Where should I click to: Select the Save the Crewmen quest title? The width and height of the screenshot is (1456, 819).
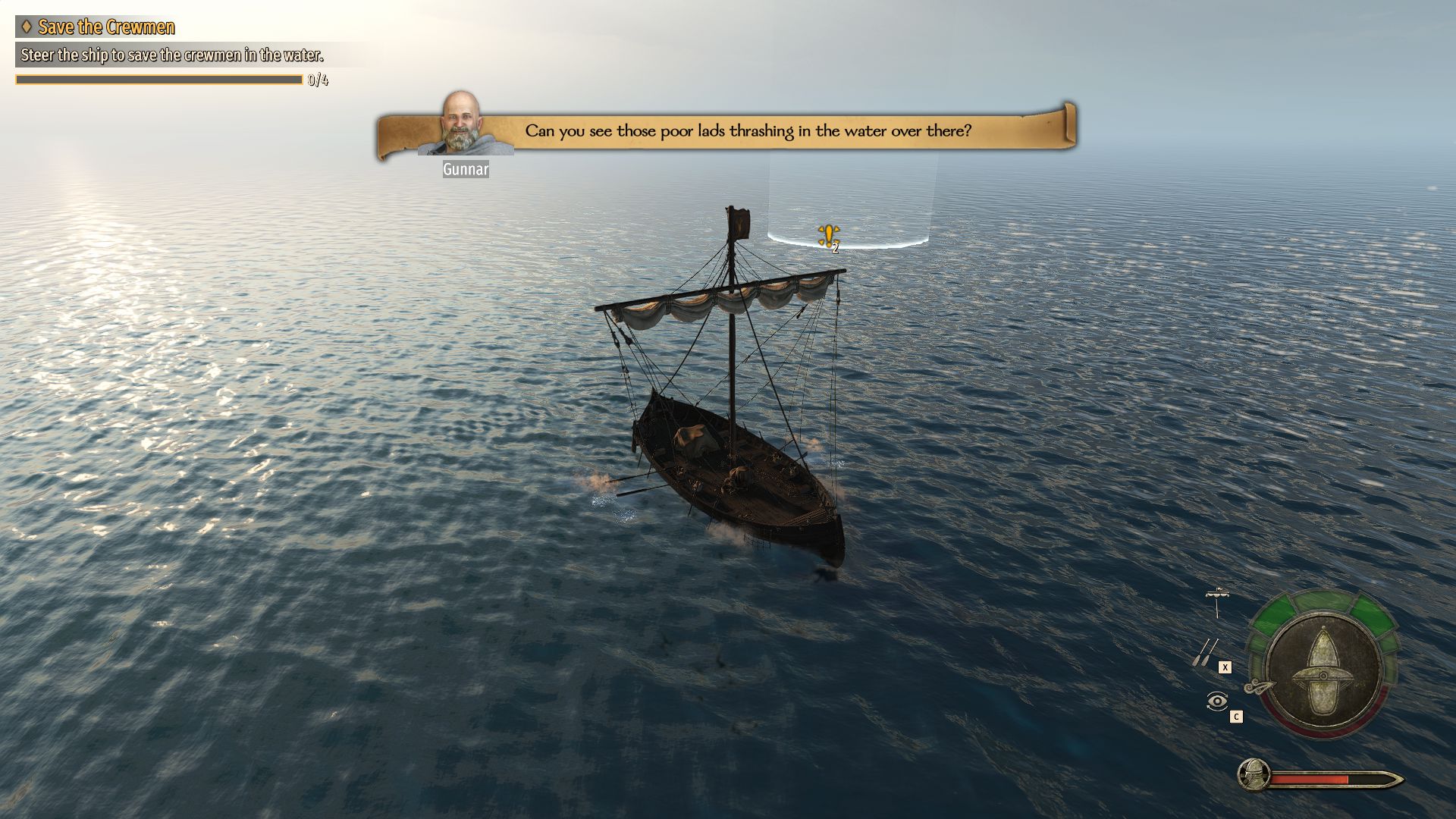click(106, 27)
